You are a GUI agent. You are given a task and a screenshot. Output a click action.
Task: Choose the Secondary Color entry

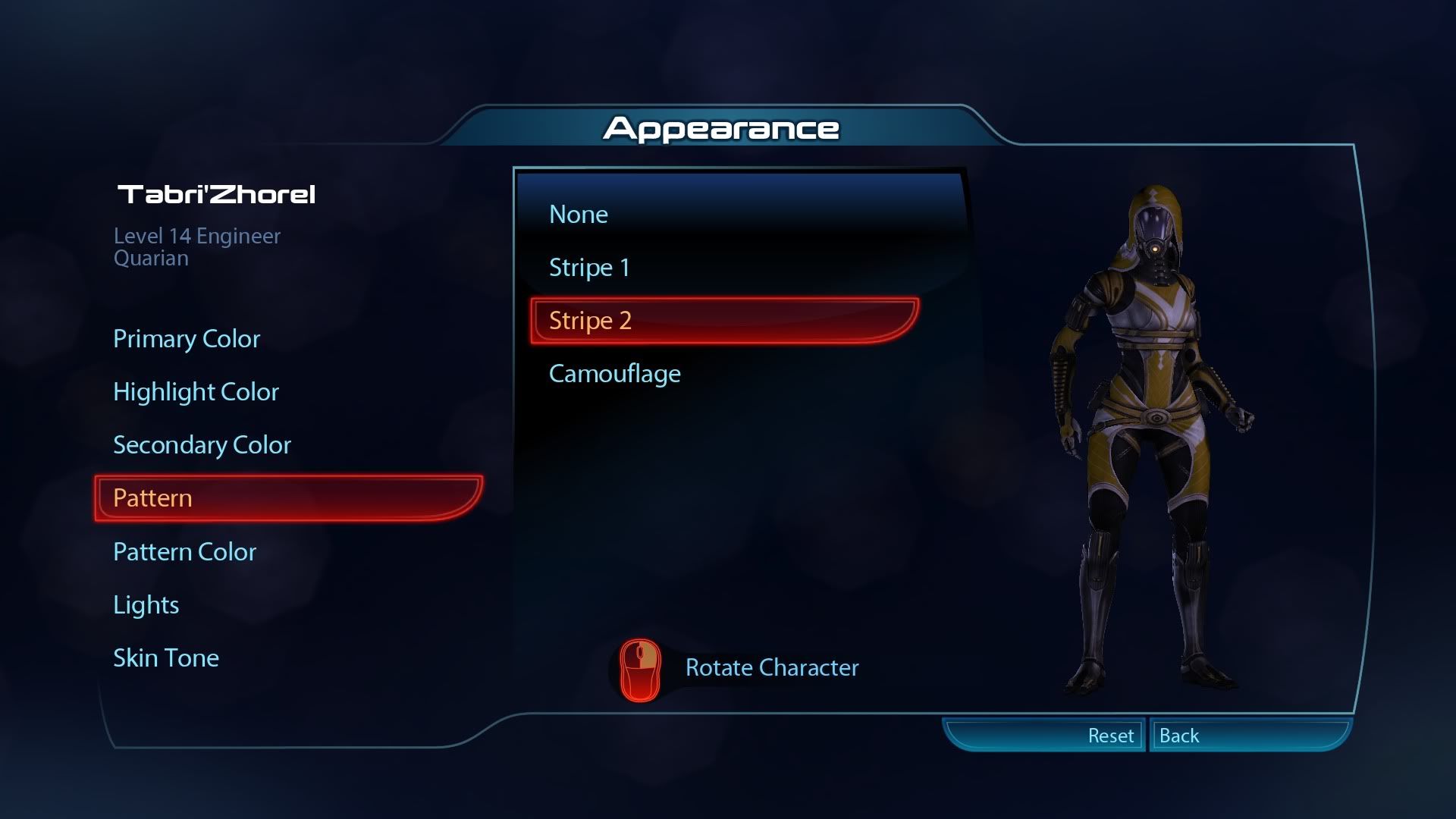(x=202, y=445)
